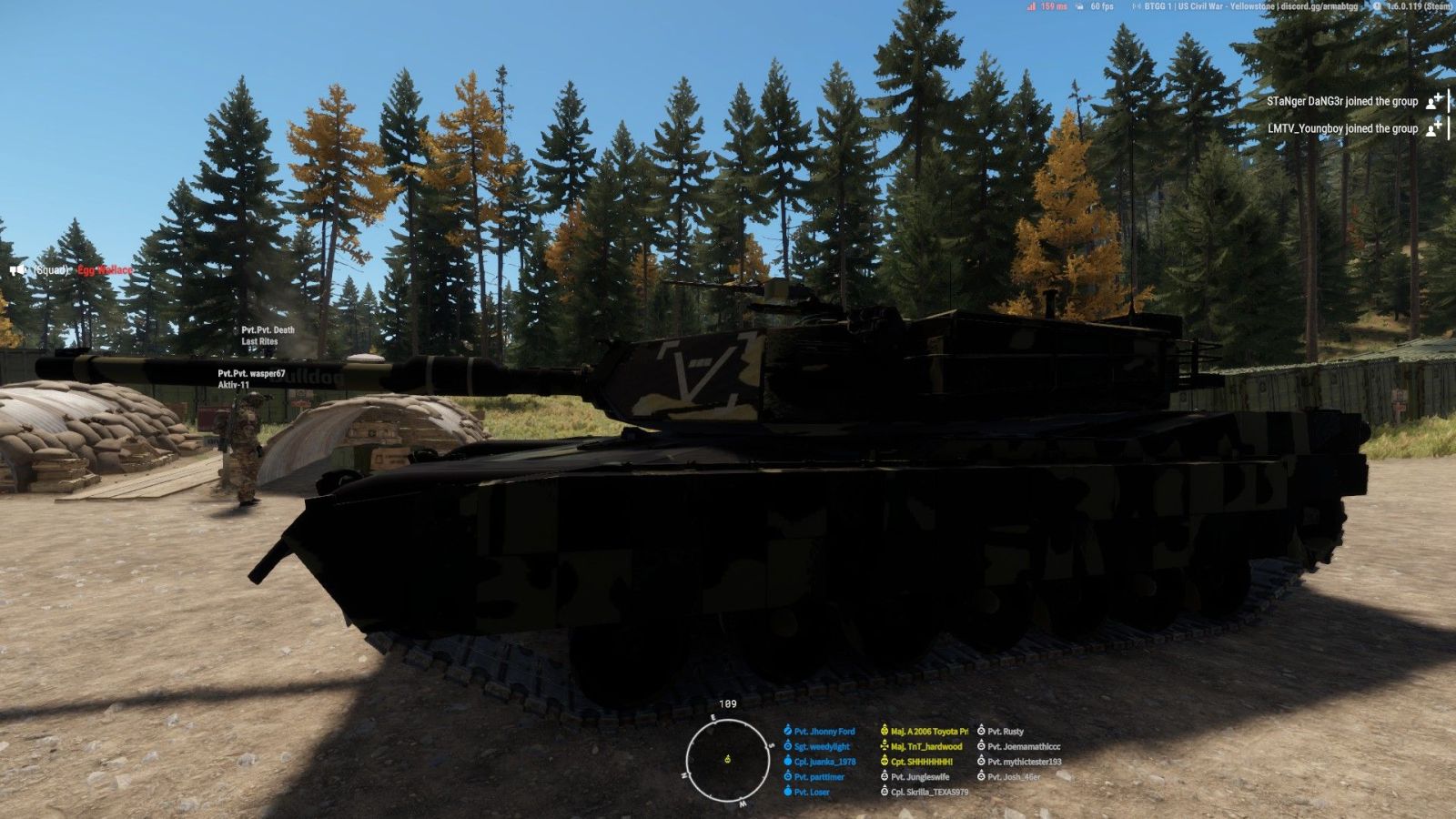The width and height of the screenshot is (1456, 819).
Task: Select Cpl. Skrilla_TEXAS979 in the player list
Action: [x=928, y=792]
